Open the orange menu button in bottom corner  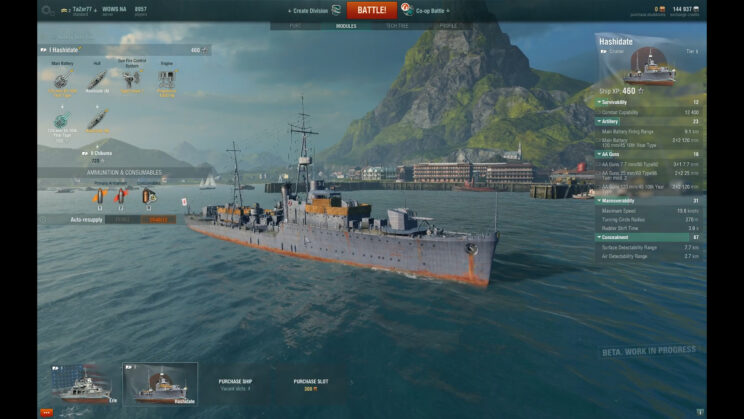coord(46,411)
